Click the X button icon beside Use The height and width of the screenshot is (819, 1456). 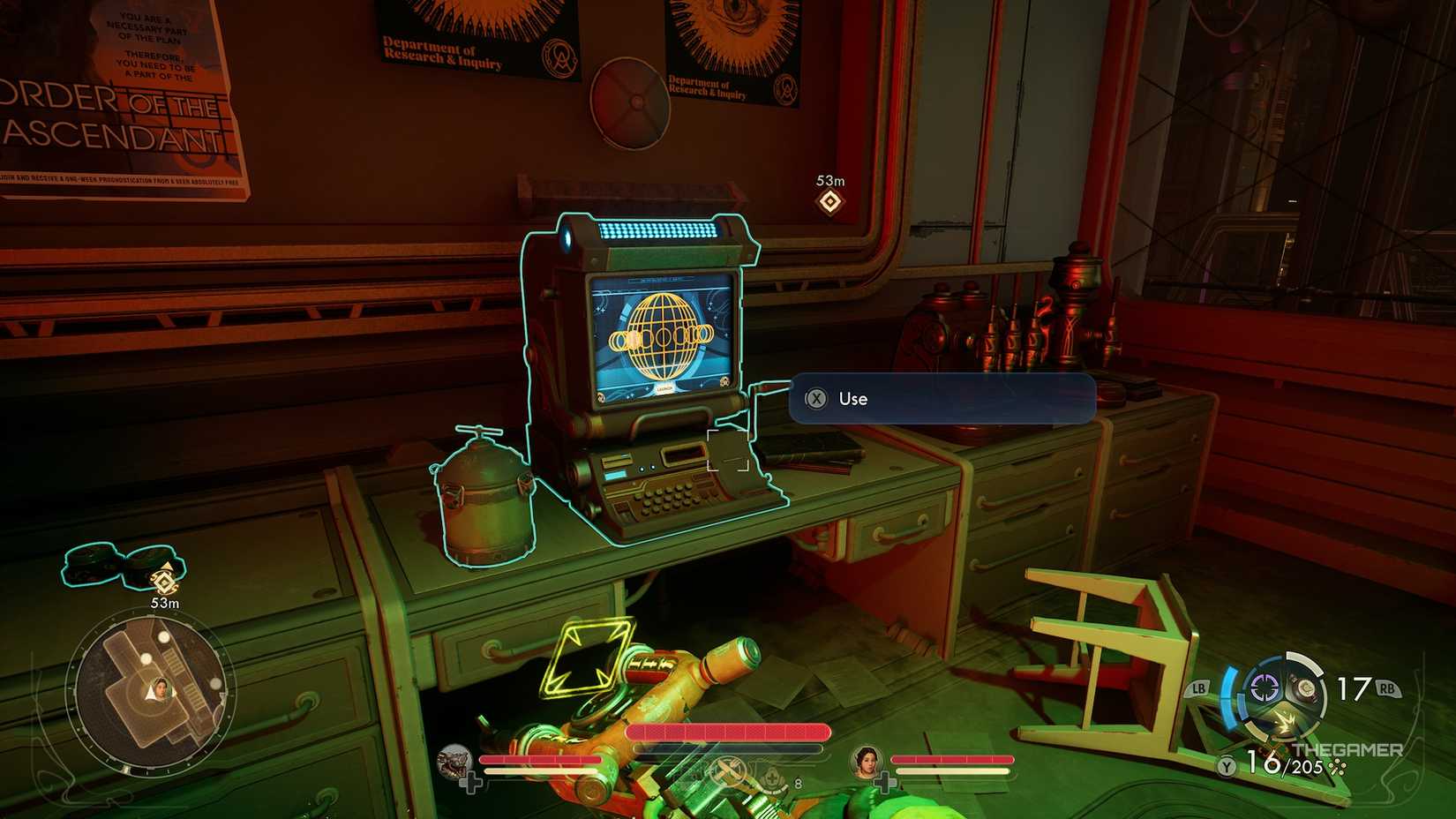coord(818,399)
